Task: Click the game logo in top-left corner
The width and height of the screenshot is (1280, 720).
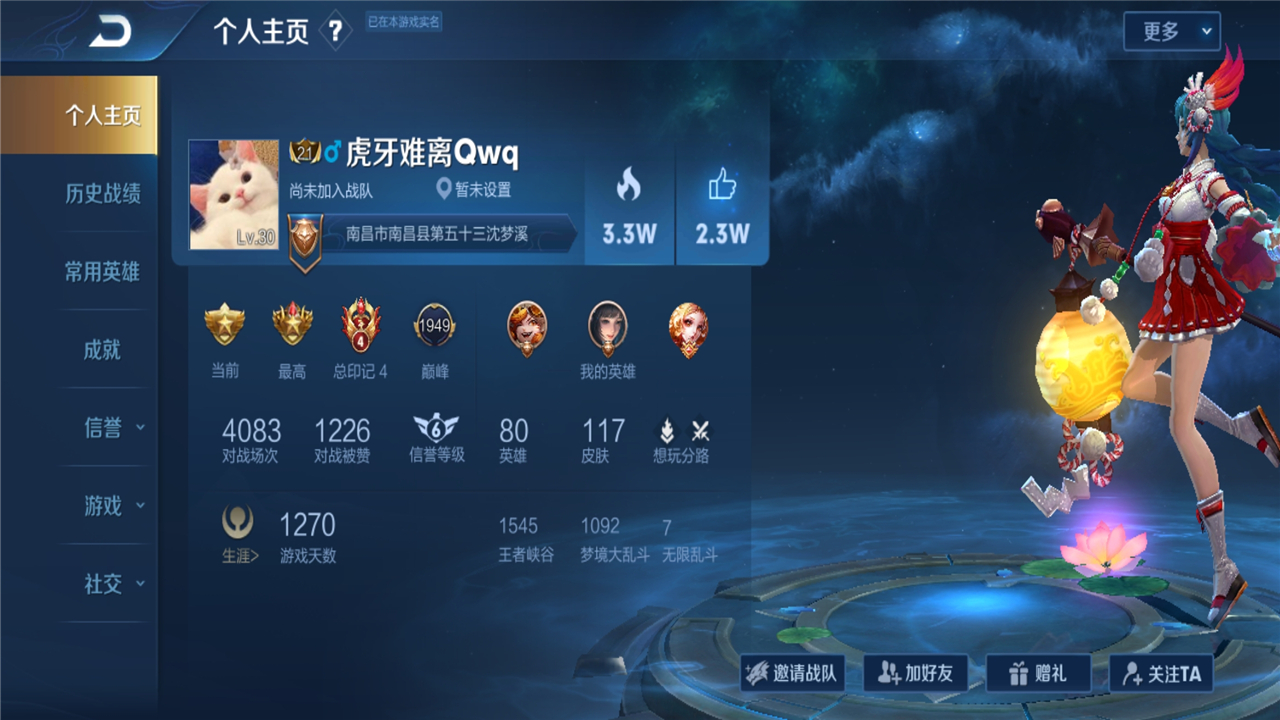Action: [111, 29]
